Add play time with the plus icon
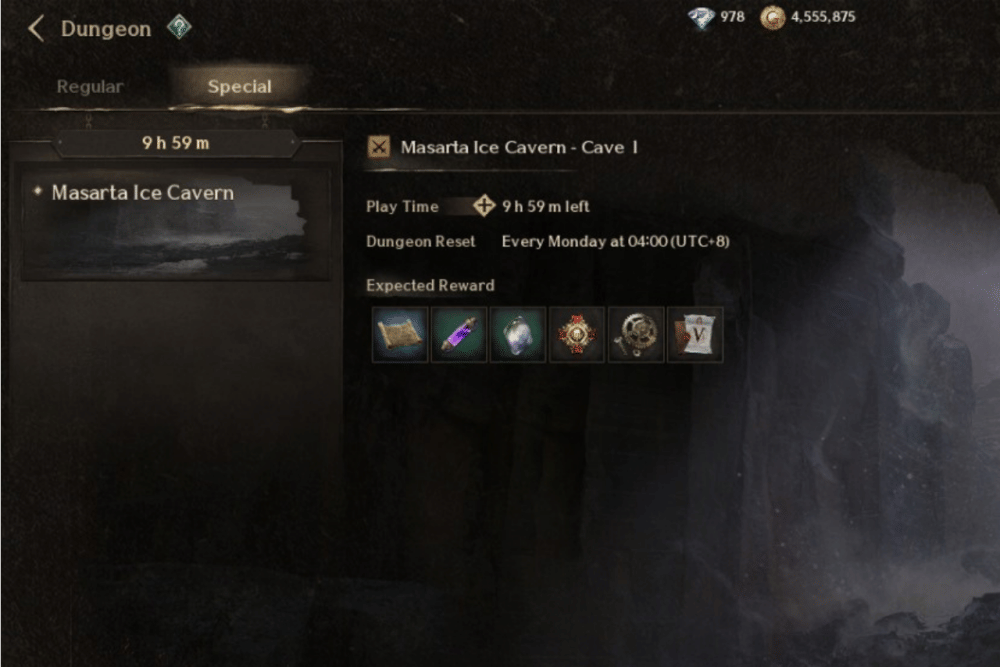Viewport: 1000px width, 667px height. click(485, 206)
